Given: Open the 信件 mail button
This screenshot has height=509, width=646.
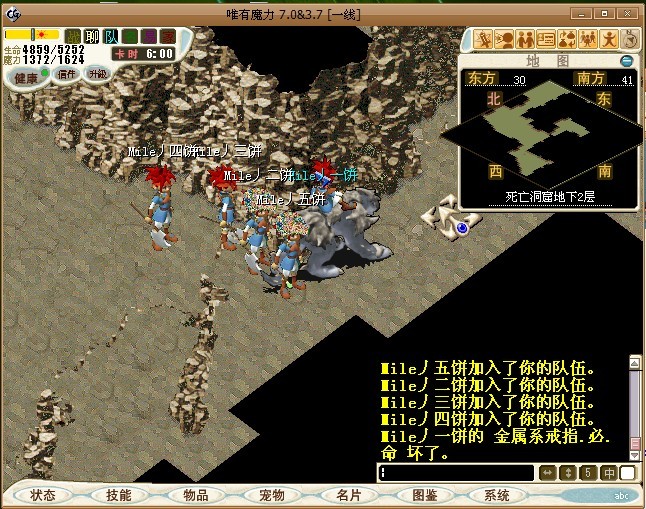Looking at the screenshot, I should (66, 73).
